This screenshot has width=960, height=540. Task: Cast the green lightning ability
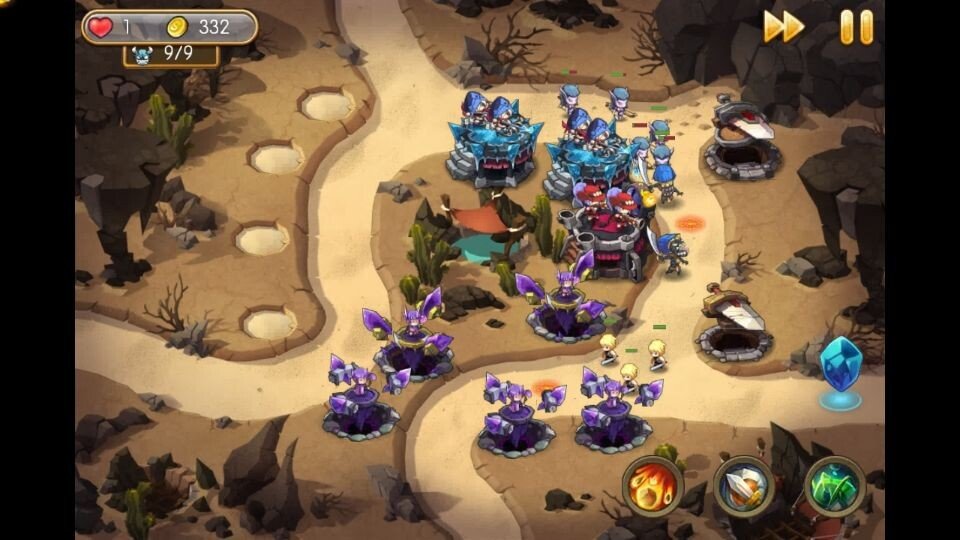coord(834,487)
